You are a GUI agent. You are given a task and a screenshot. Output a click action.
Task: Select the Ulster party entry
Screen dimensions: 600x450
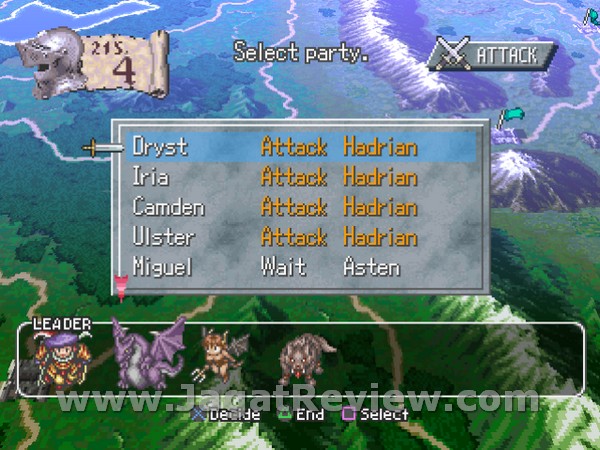pyautogui.click(x=160, y=238)
